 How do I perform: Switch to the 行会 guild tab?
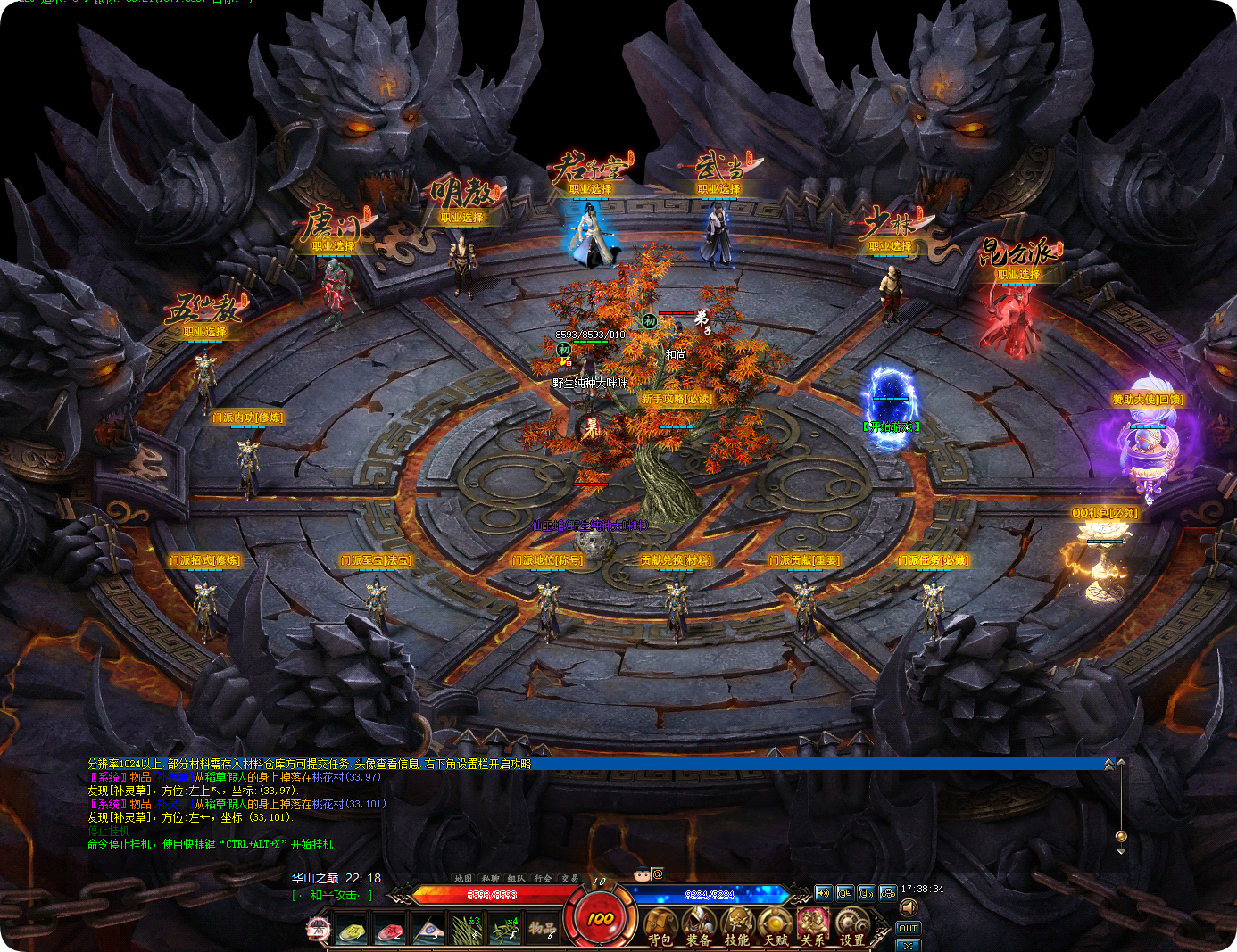coord(543,879)
